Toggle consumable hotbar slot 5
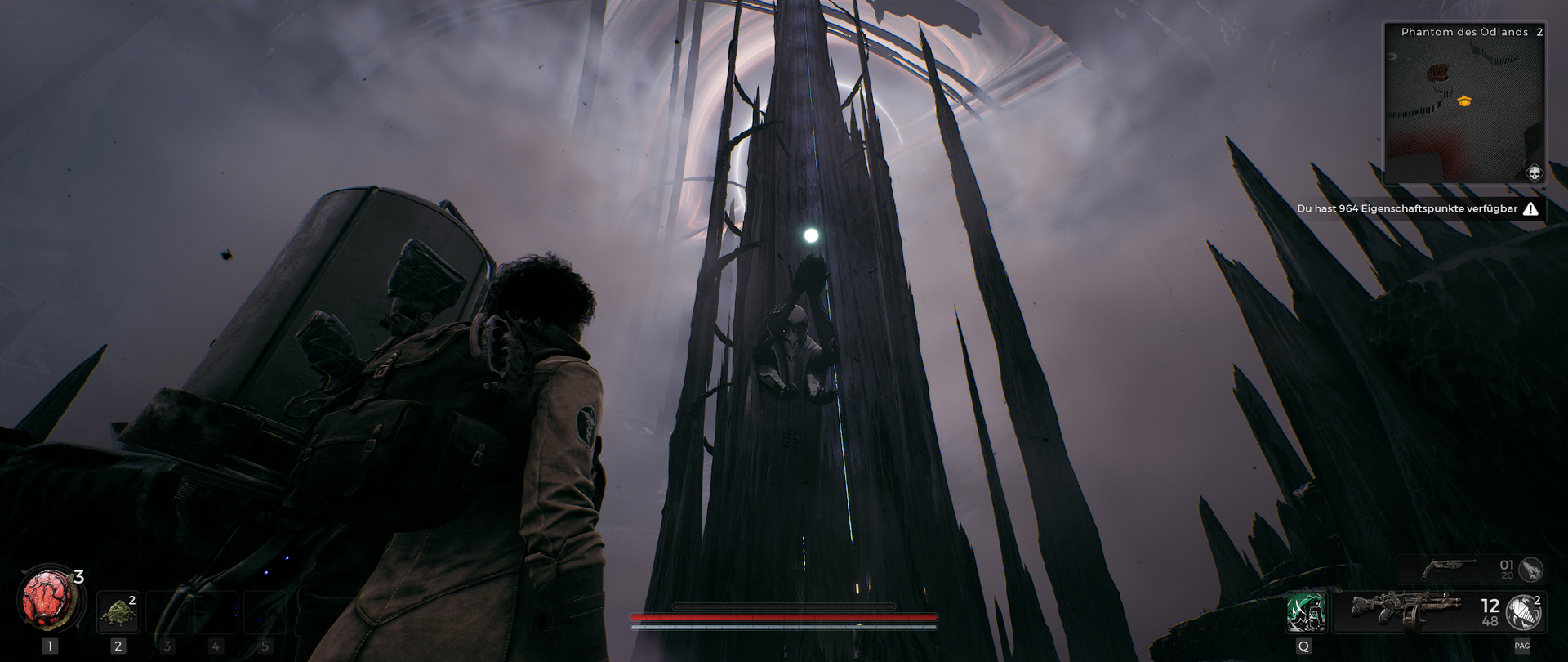The height and width of the screenshot is (662, 1568). [x=265, y=612]
